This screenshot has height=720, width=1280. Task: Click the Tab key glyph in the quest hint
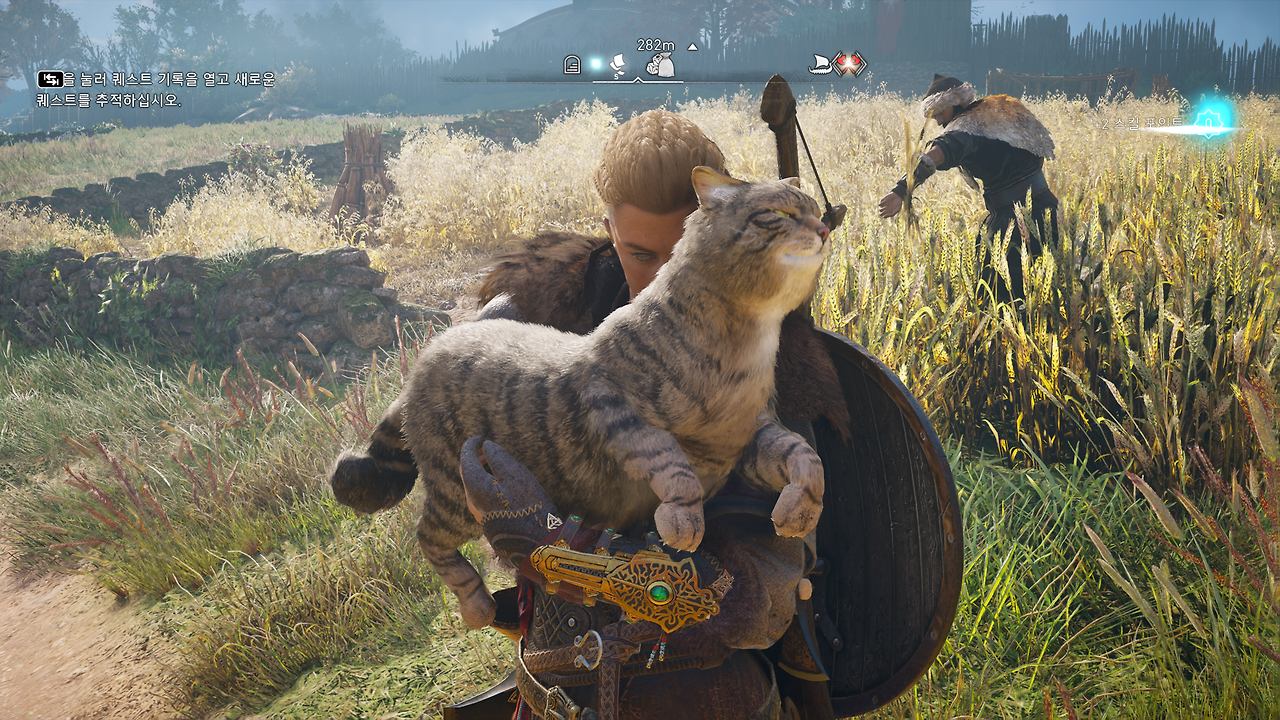[x=49, y=78]
